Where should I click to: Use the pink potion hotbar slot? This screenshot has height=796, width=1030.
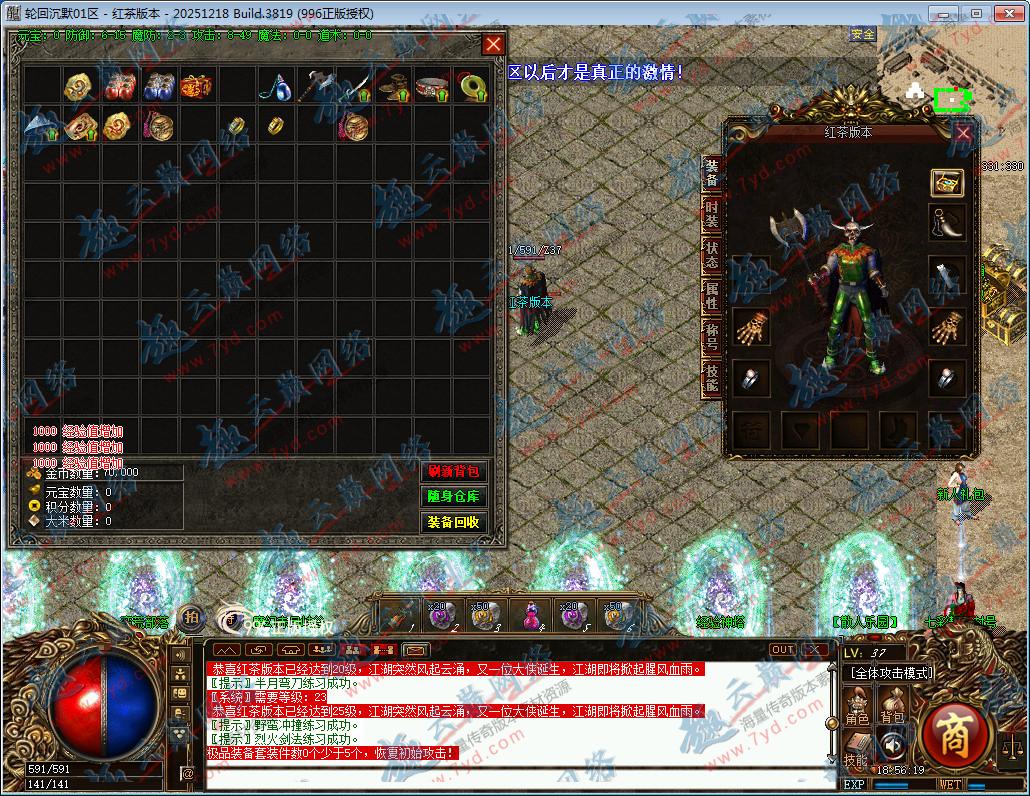pyautogui.click(x=528, y=615)
